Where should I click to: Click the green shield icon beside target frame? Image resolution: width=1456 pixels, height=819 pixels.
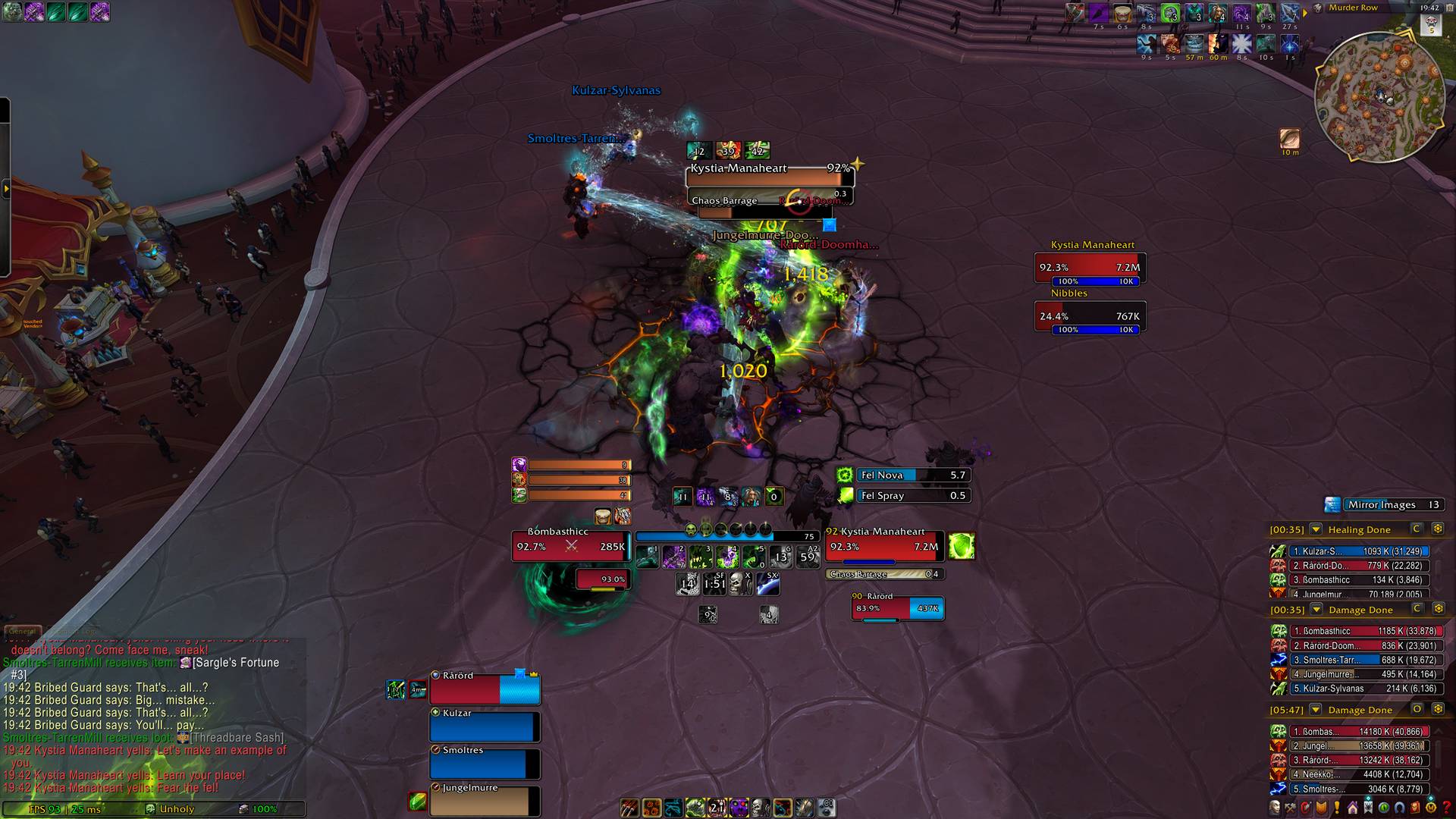[961, 546]
